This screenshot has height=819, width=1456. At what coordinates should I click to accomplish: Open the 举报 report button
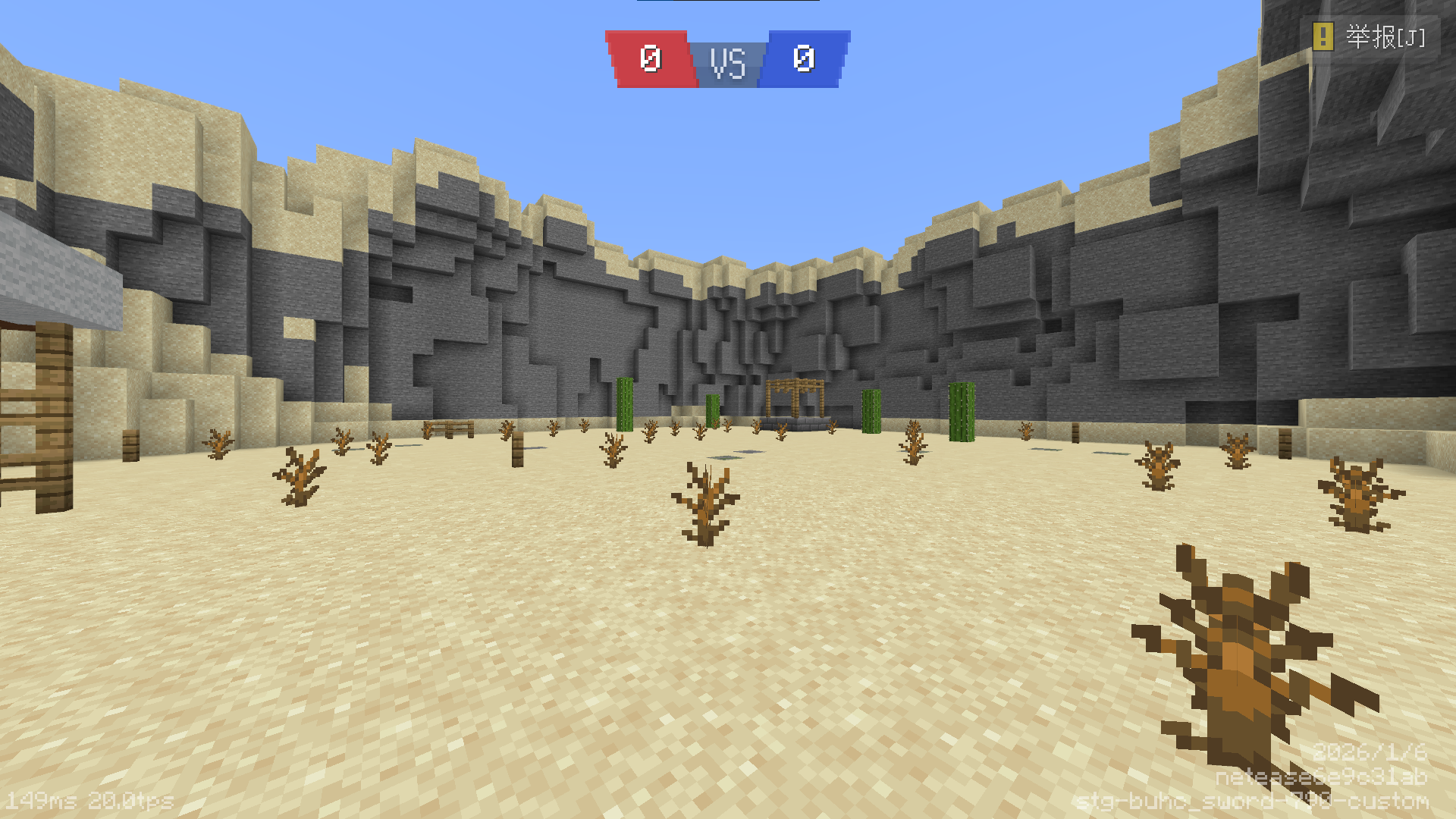point(1370,36)
